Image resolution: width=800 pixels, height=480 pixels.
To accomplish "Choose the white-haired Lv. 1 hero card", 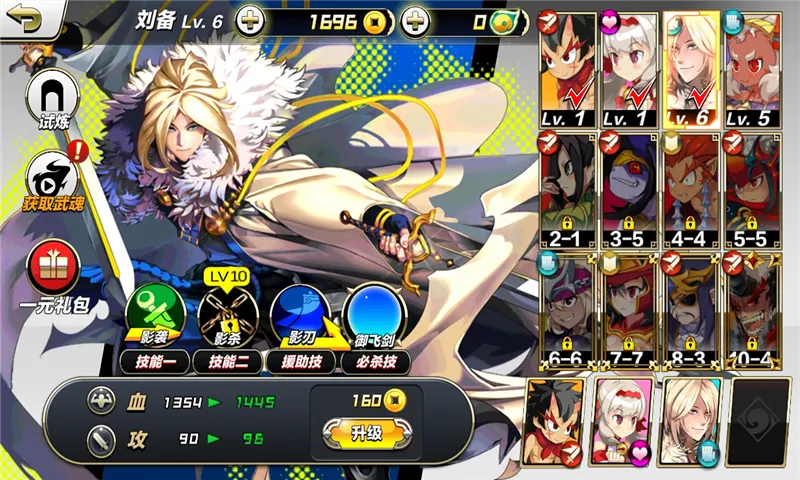I will [x=629, y=68].
